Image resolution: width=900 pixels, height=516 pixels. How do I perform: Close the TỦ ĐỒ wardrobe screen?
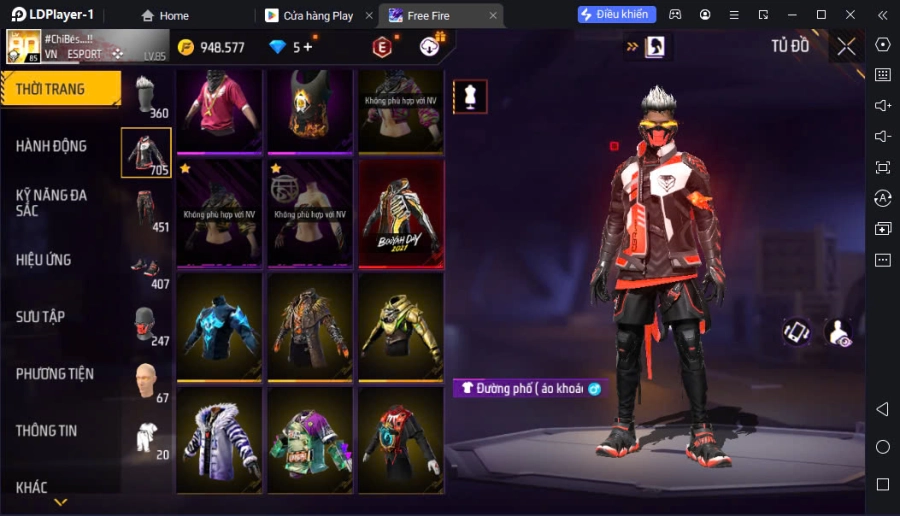pyautogui.click(x=846, y=46)
